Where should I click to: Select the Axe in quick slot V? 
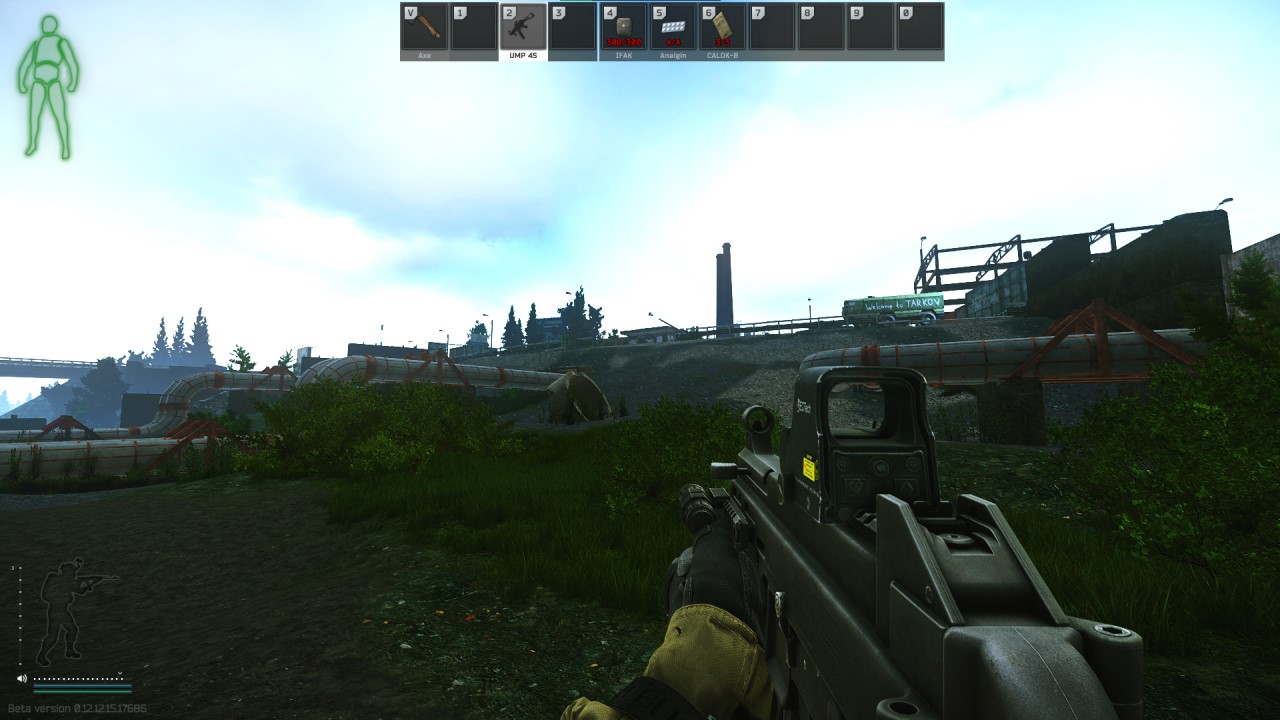tap(423, 28)
